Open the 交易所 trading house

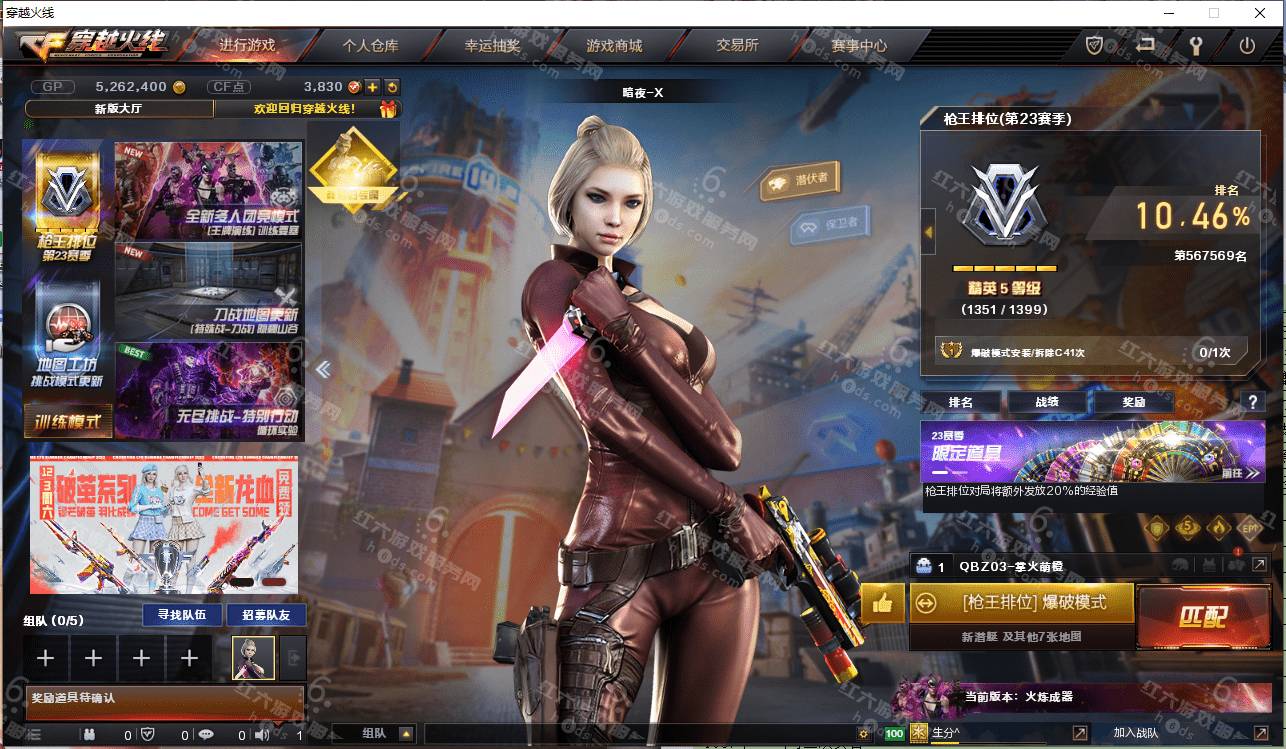click(x=737, y=46)
